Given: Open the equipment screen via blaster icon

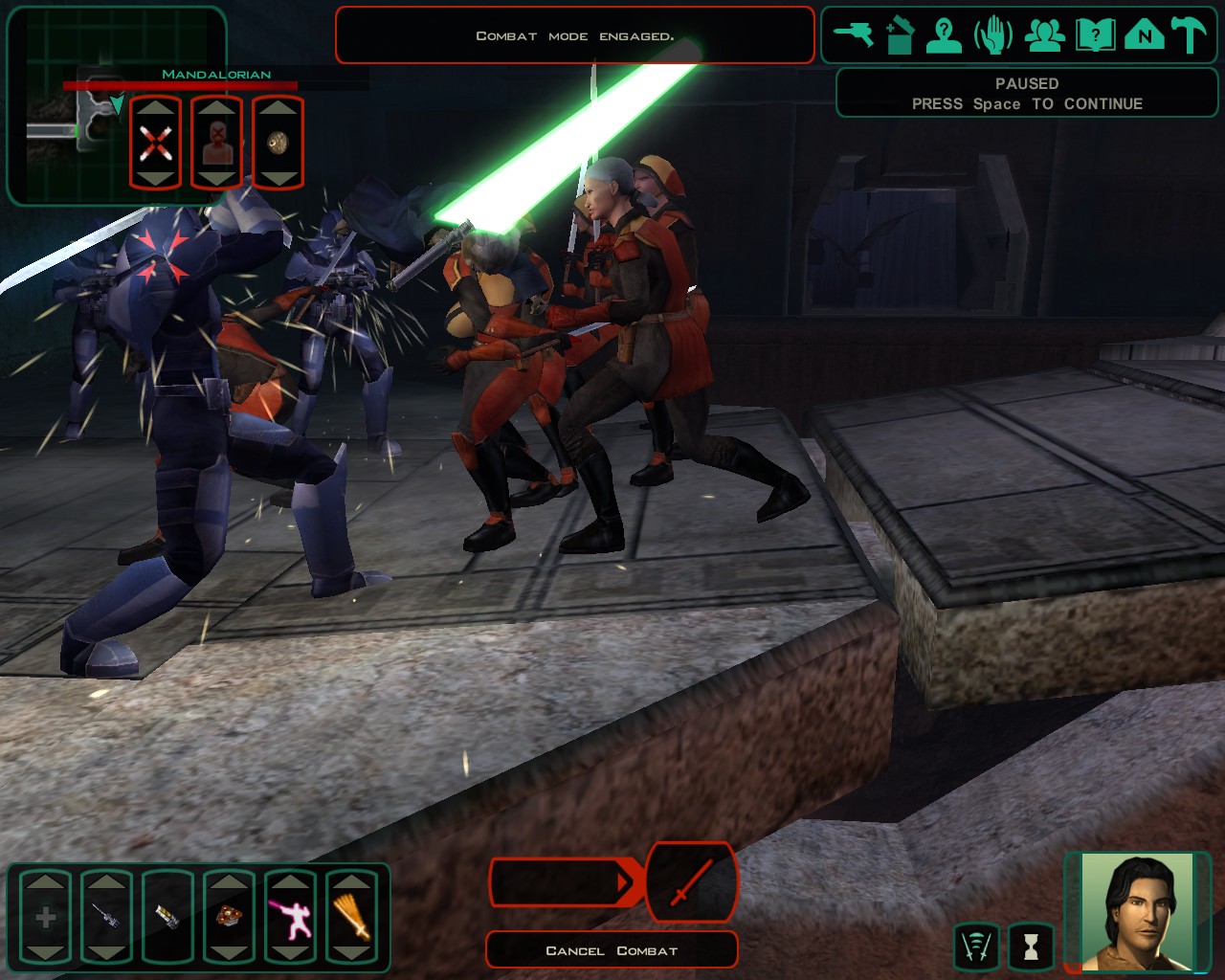Looking at the screenshot, I should pos(852,36).
